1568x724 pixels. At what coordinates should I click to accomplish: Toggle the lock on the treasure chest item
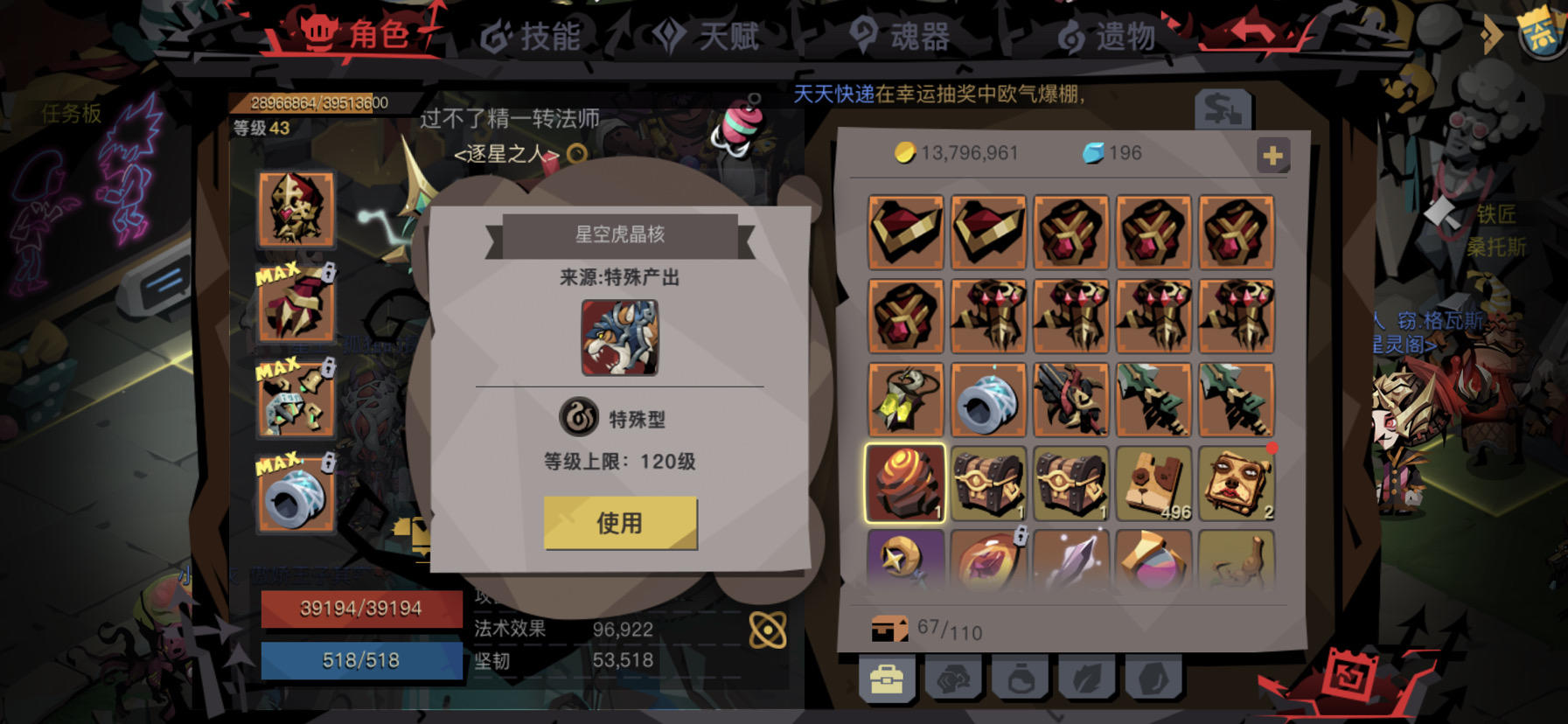tap(1021, 534)
